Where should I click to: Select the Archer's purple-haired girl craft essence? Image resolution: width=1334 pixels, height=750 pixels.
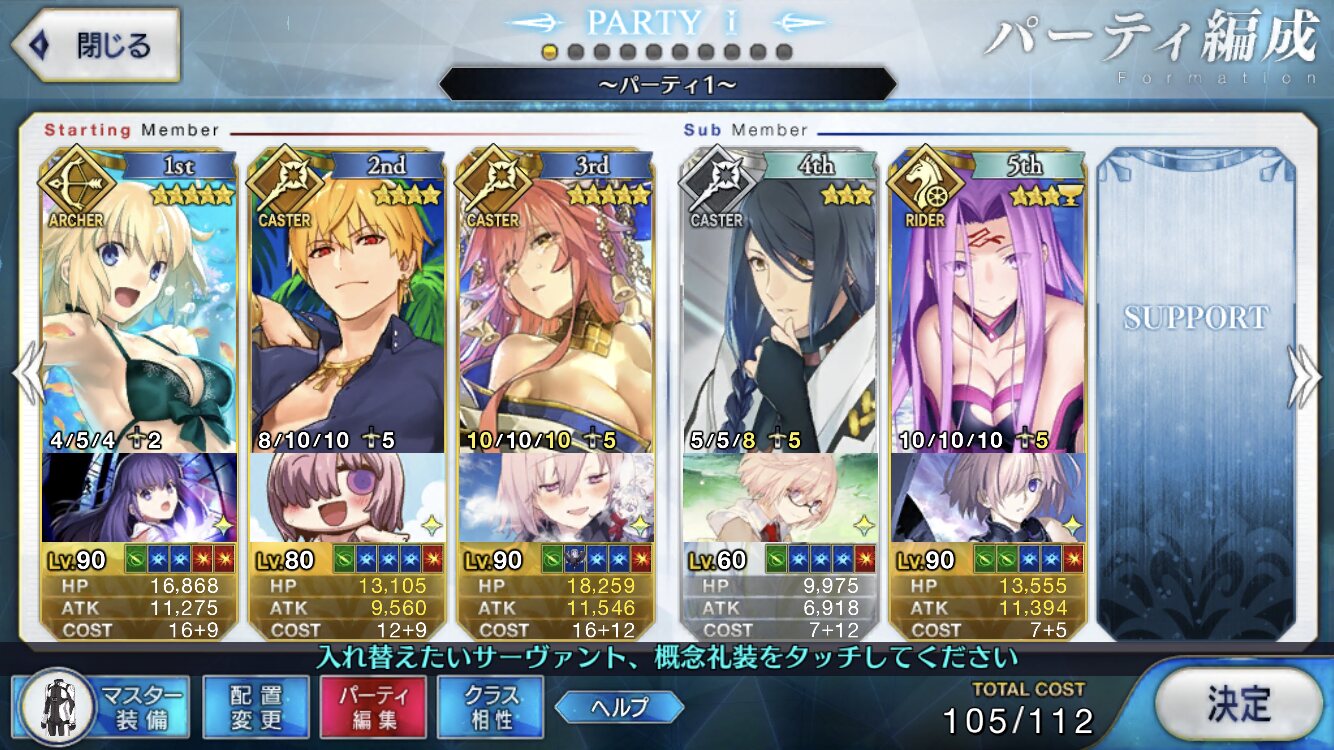click(140, 497)
